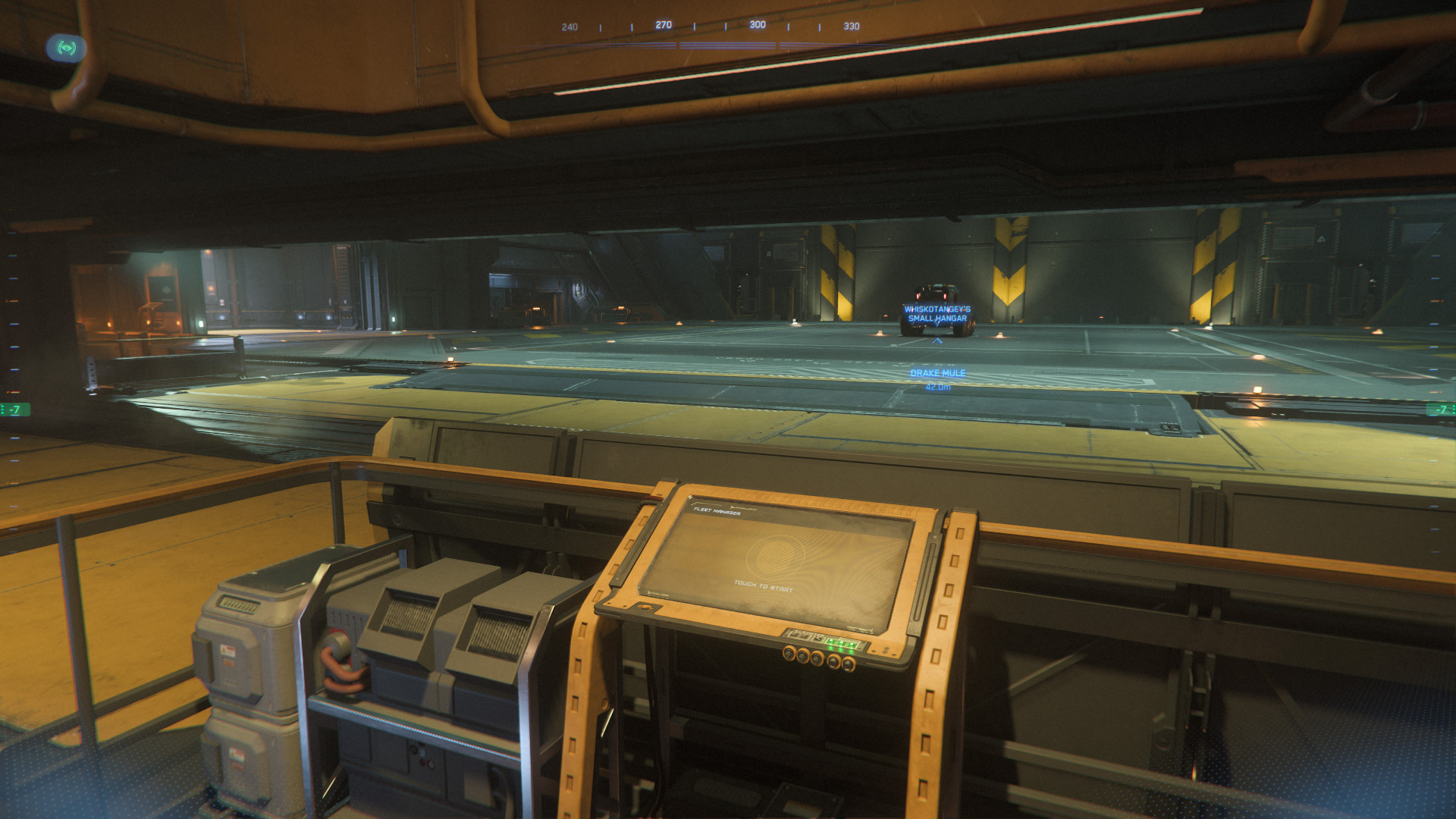1456x819 pixels.
Task: Click the heading 270 marker on the compass
Action: 664,25
